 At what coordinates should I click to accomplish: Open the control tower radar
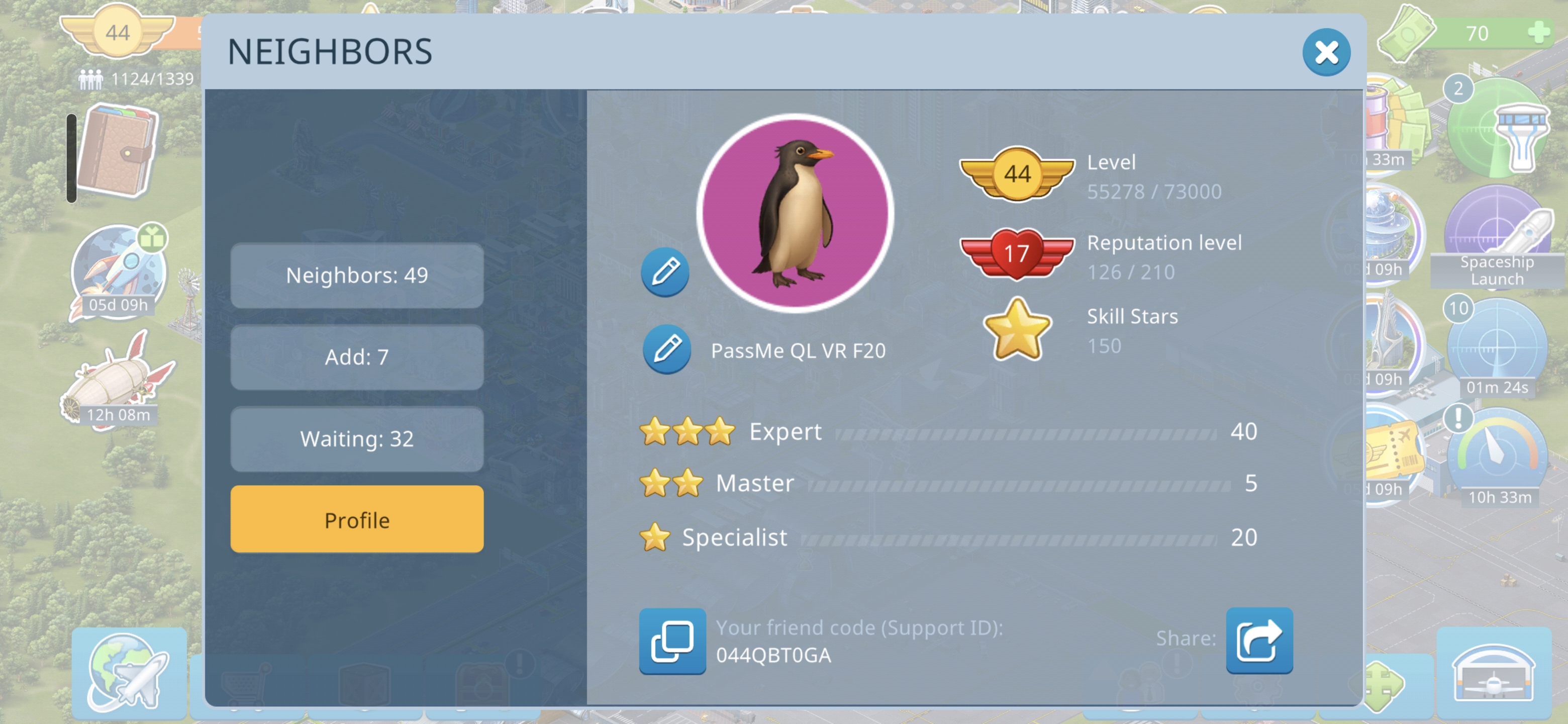(x=1497, y=130)
